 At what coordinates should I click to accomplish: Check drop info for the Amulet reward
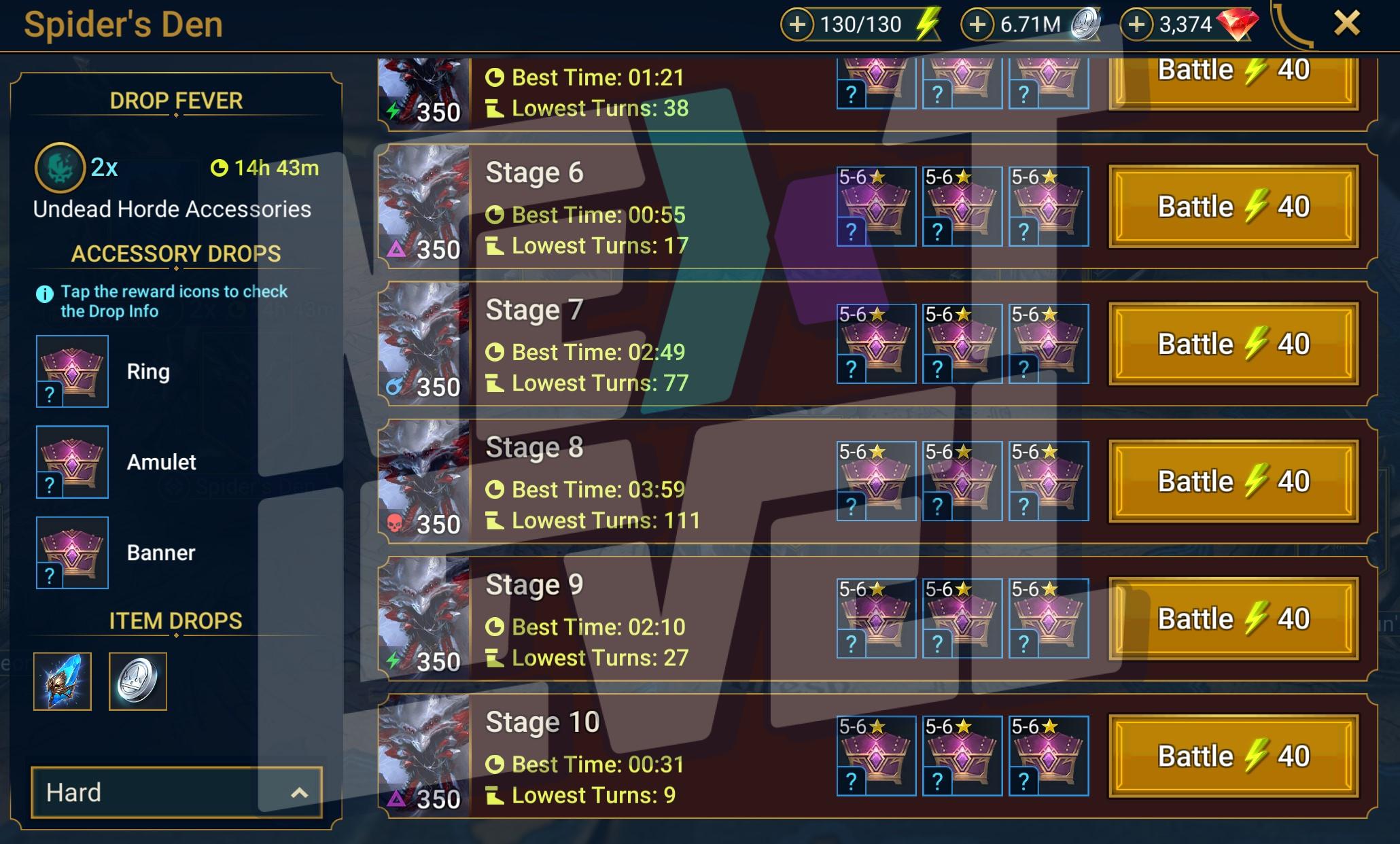(72, 462)
